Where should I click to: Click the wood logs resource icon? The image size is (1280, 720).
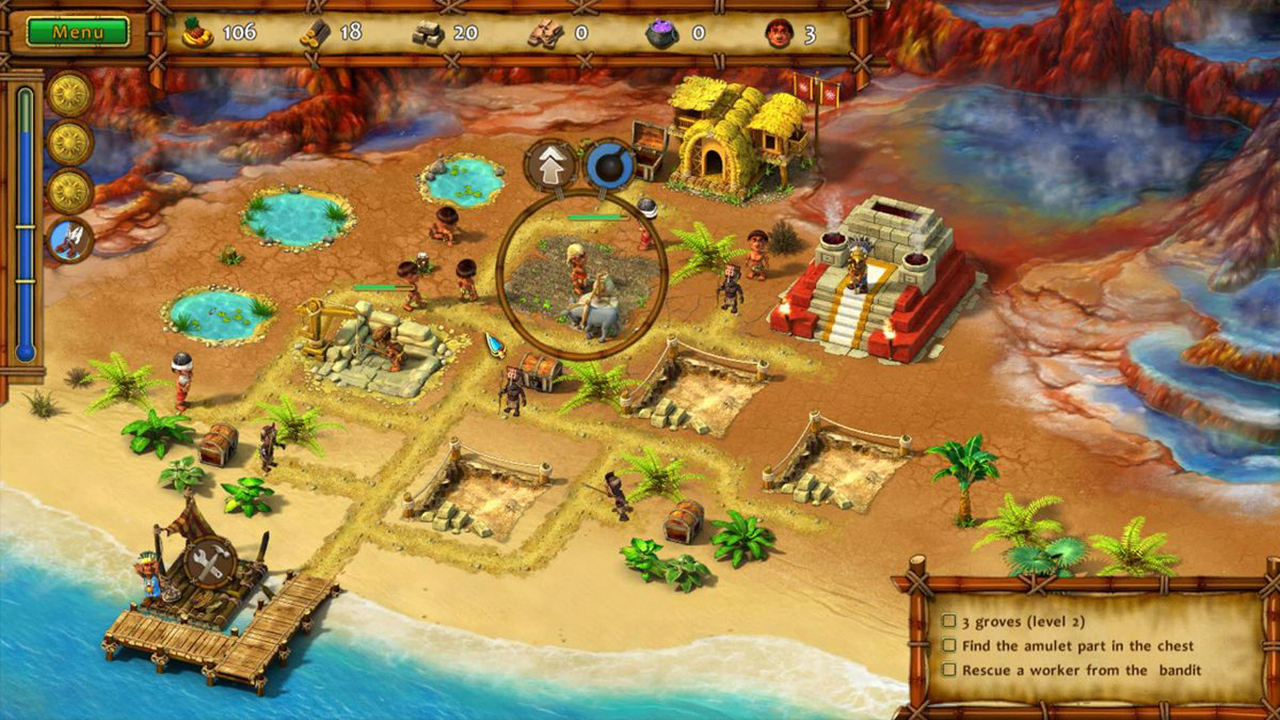(315, 31)
